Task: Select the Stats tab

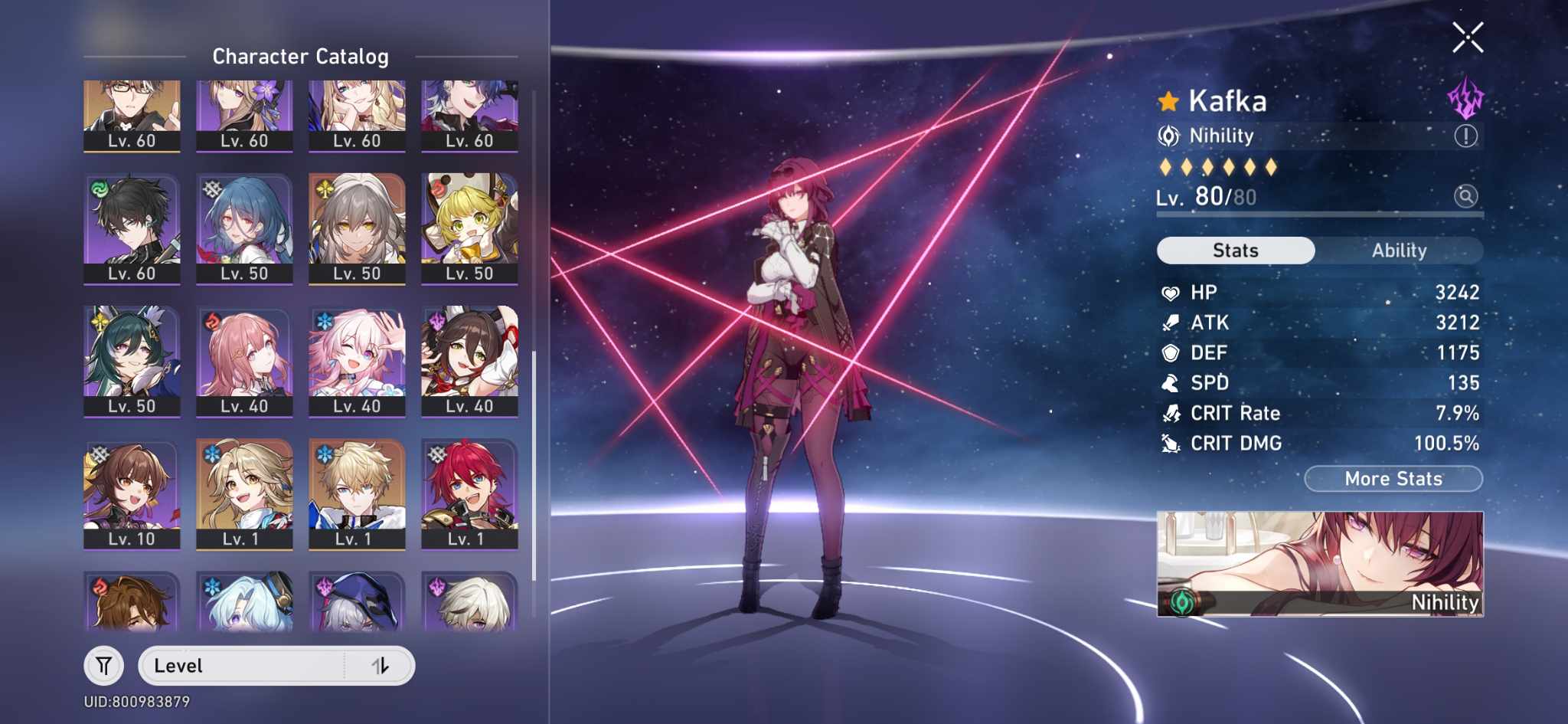Action: [1236, 250]
